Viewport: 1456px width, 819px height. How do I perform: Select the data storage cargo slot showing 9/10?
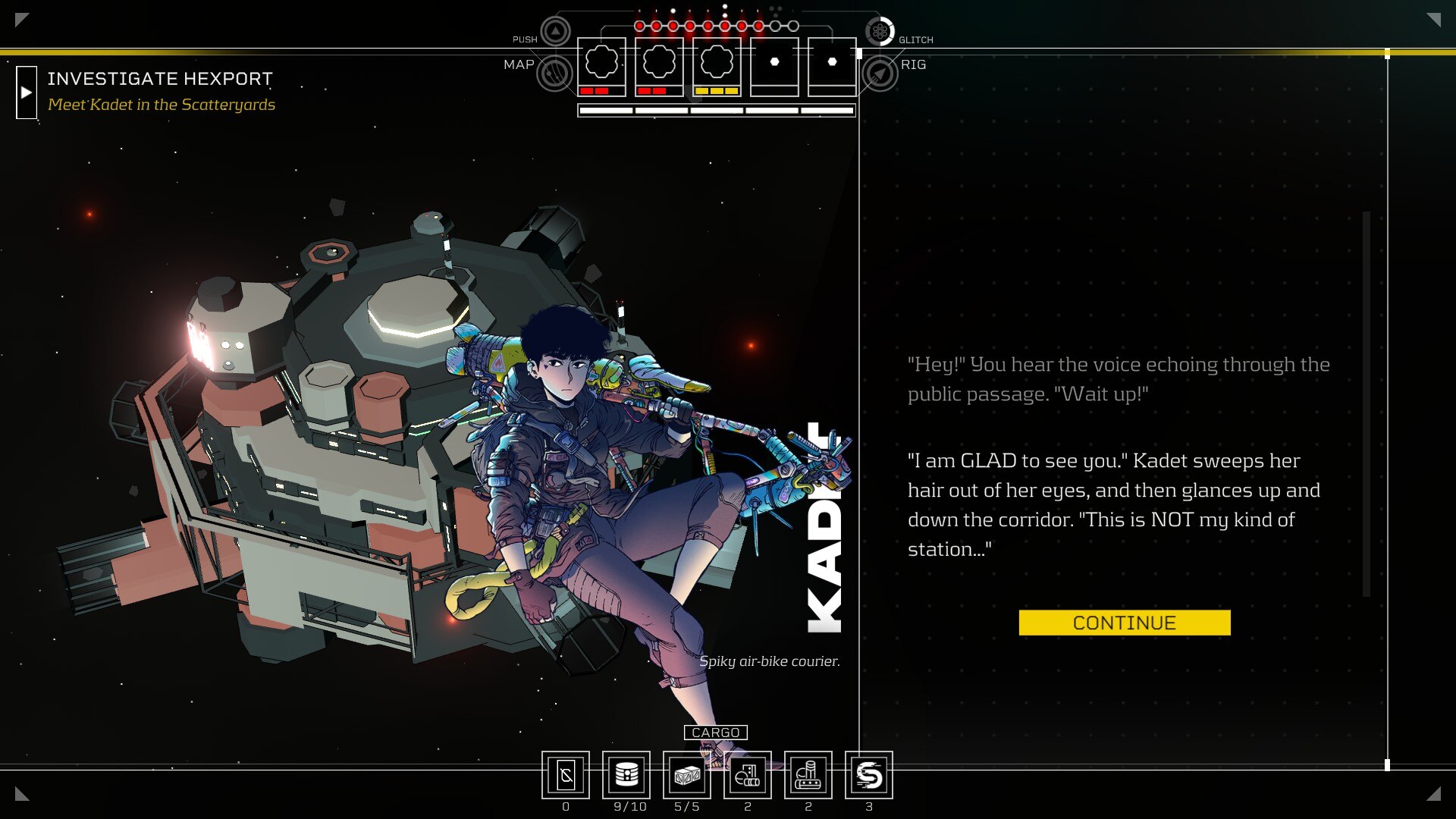(626, 775)
